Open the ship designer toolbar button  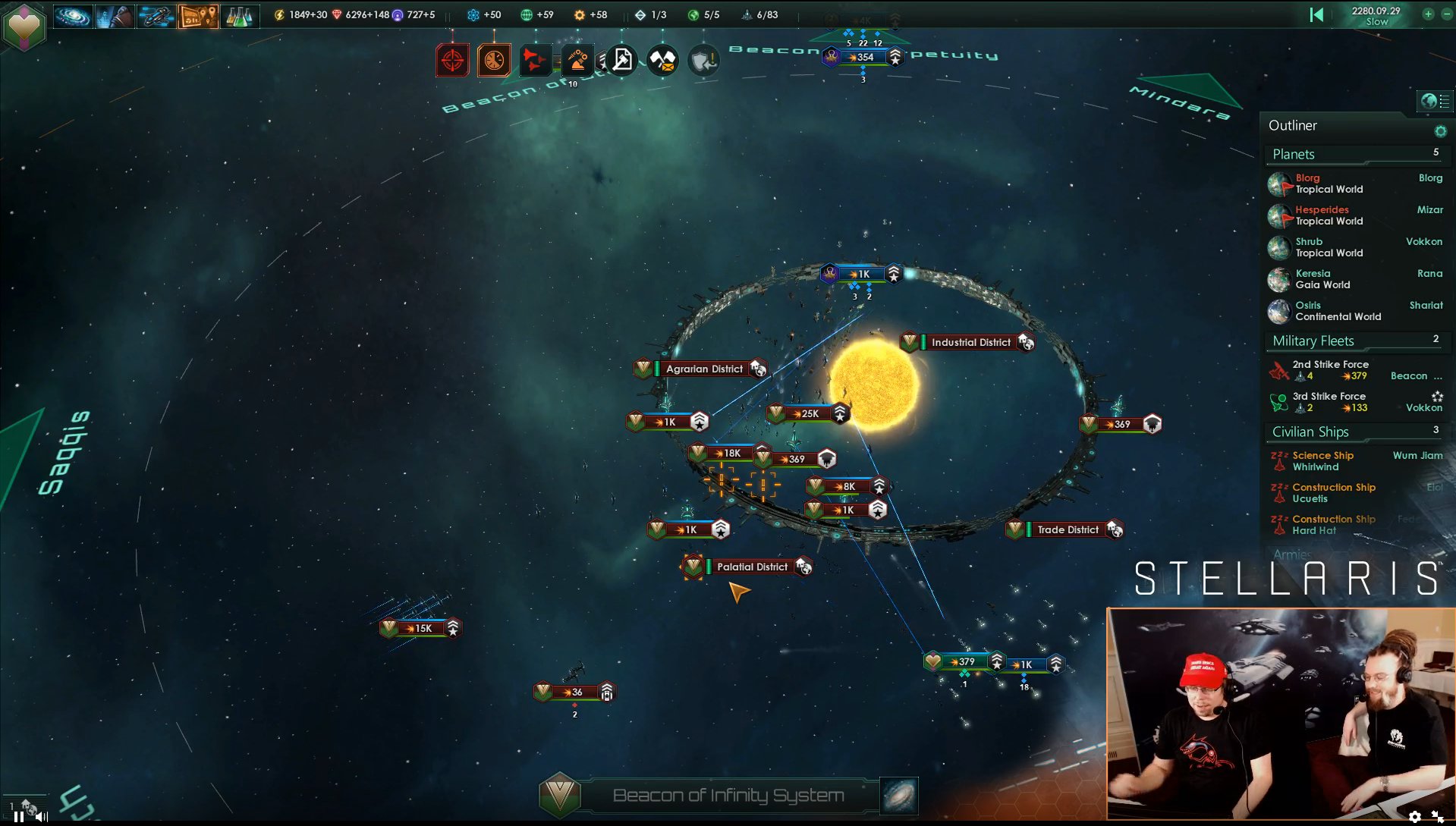[156, 16]
